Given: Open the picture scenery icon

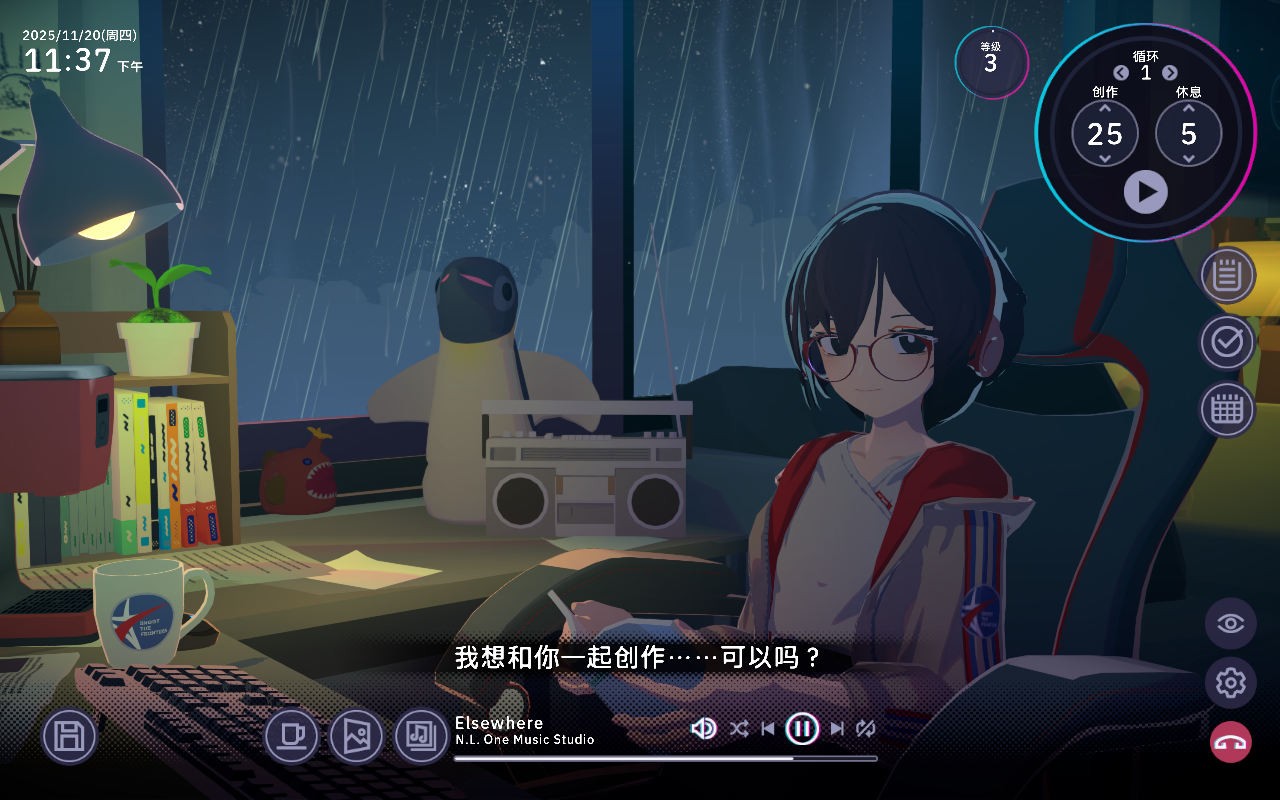Looking at the screenshot, I should click(x=356, y=737).
